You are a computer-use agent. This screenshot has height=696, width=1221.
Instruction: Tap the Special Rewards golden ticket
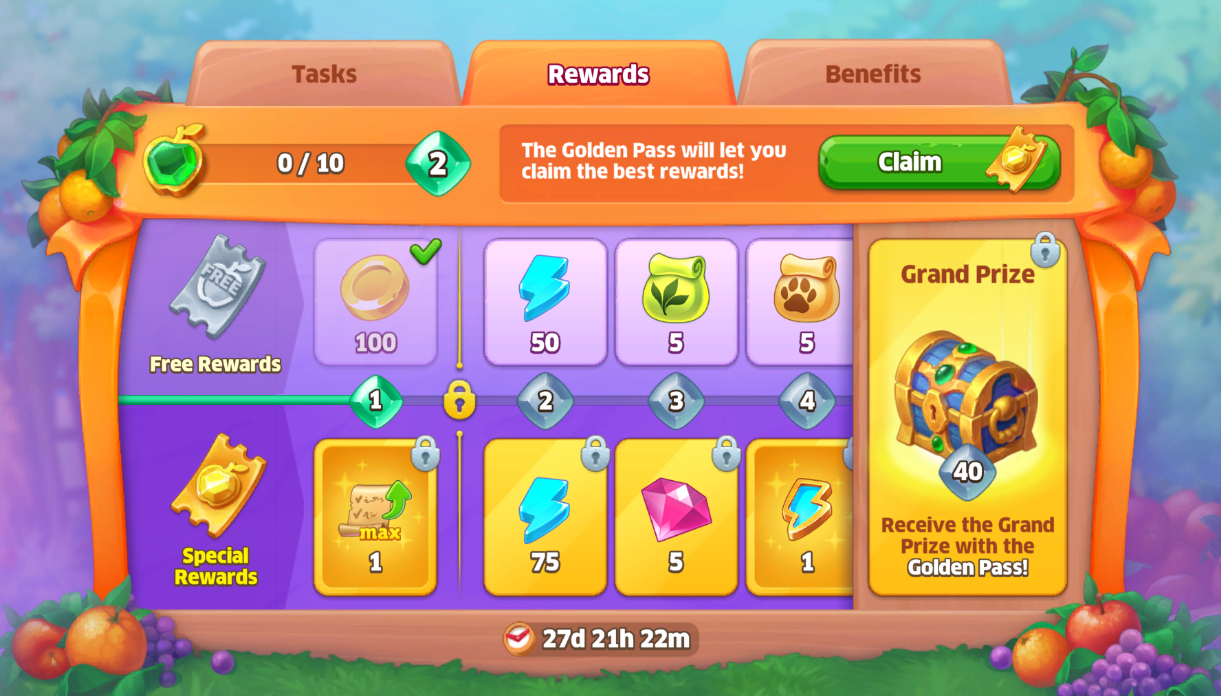point(217,487)
